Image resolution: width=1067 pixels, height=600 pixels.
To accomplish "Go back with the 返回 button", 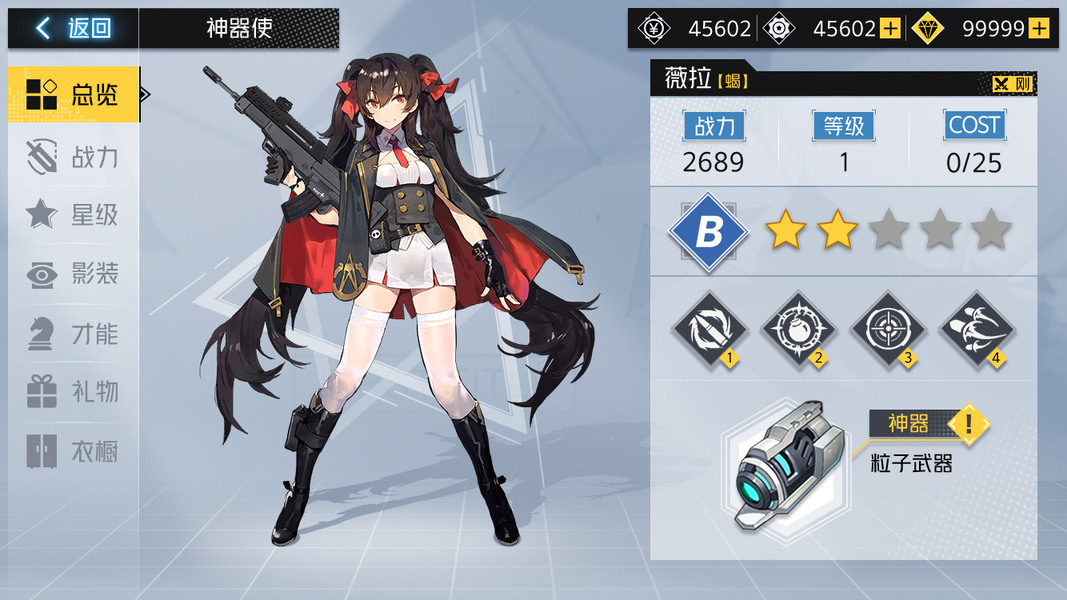I will point(73,28).
